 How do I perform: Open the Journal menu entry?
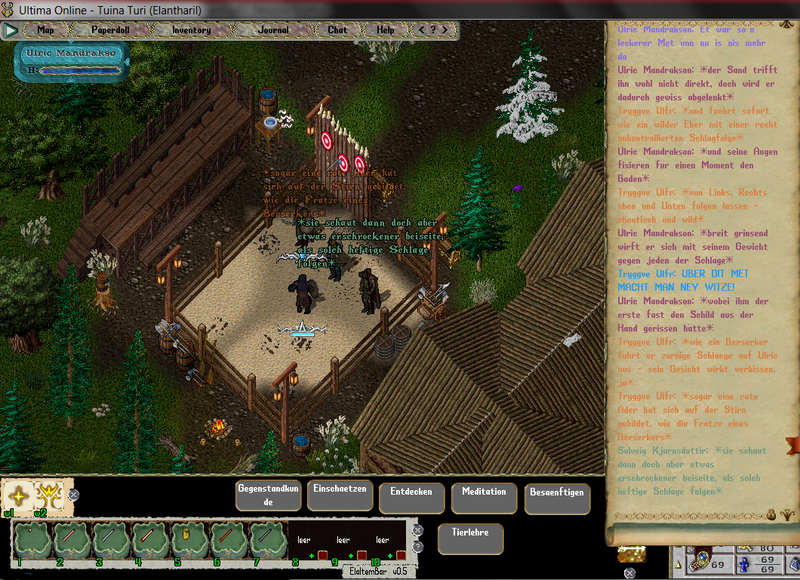(272, 30)
